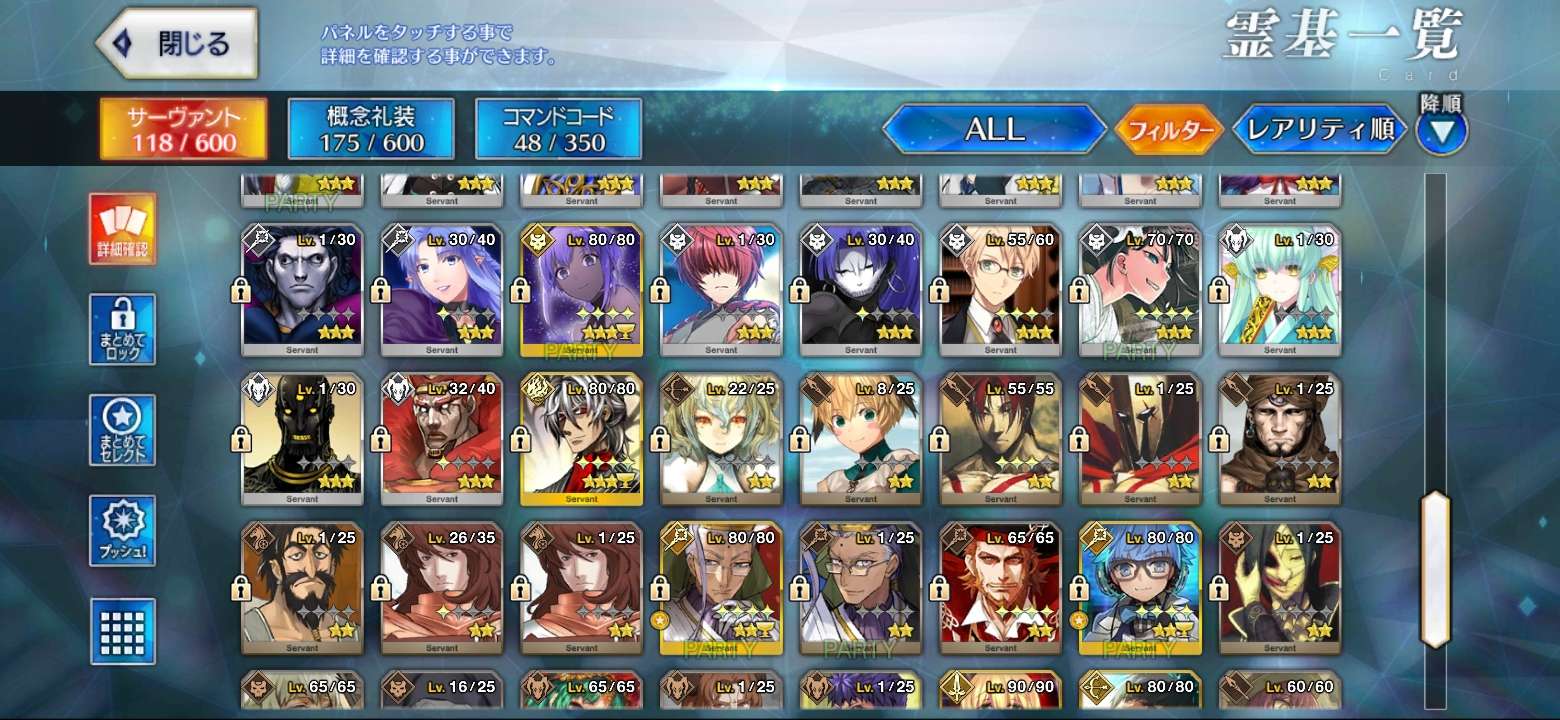Viewport: 1560px width, 720px height.
Task: Open the 概念礼装 tab
Action: pos(371,129)
